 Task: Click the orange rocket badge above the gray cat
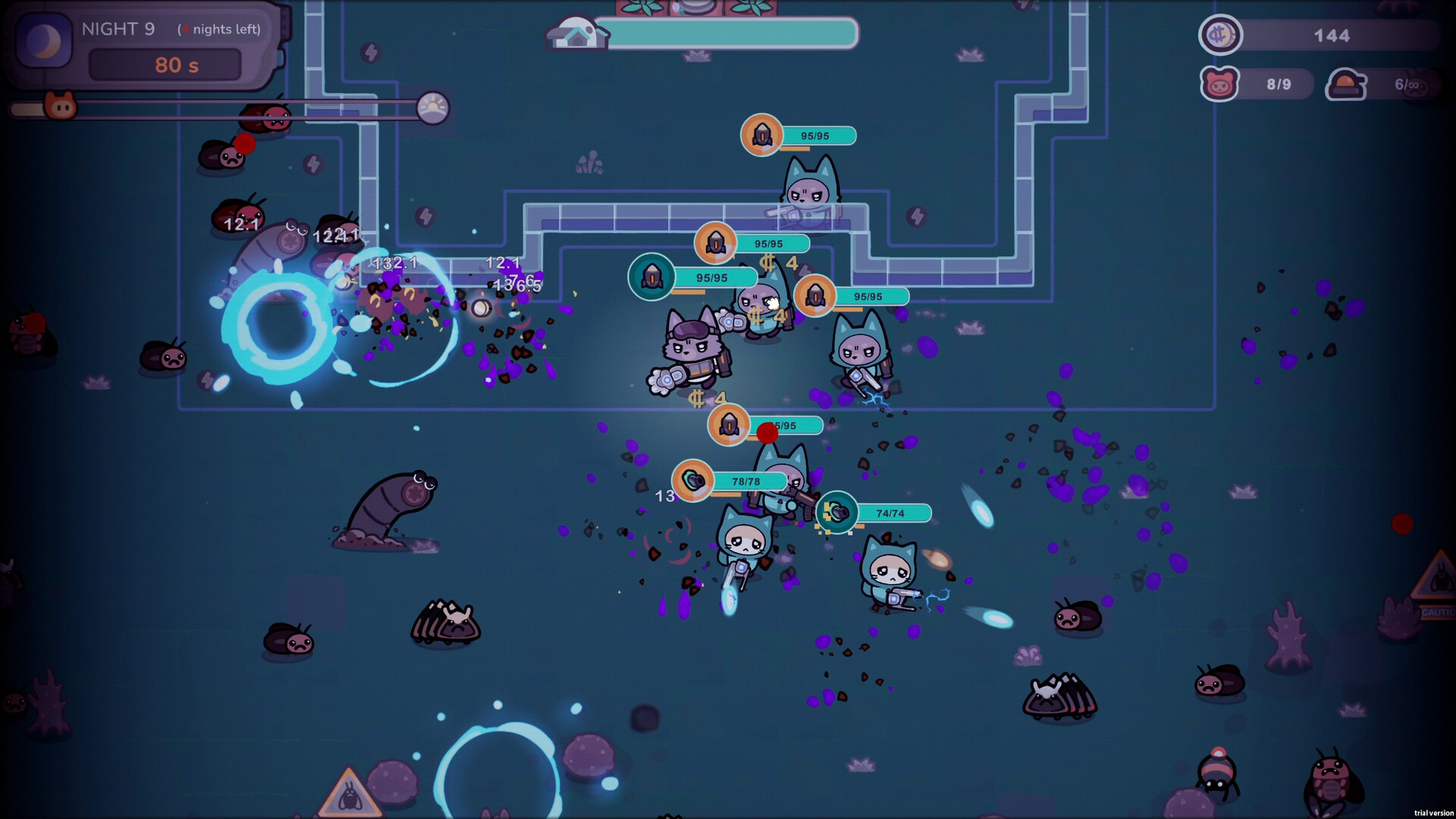pos(714,243)
